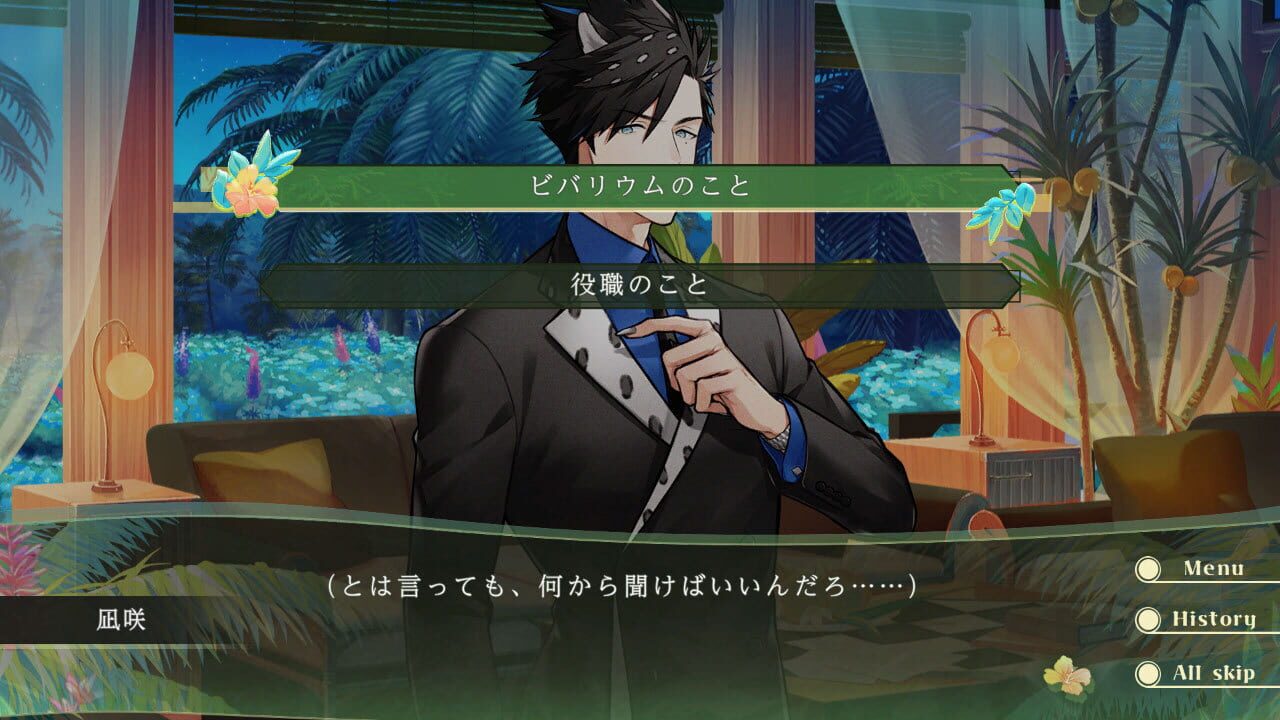Viewport: 1280px width, 720px height.
Task: Click the circle icon beside History
Action: tap(1147, 619)
